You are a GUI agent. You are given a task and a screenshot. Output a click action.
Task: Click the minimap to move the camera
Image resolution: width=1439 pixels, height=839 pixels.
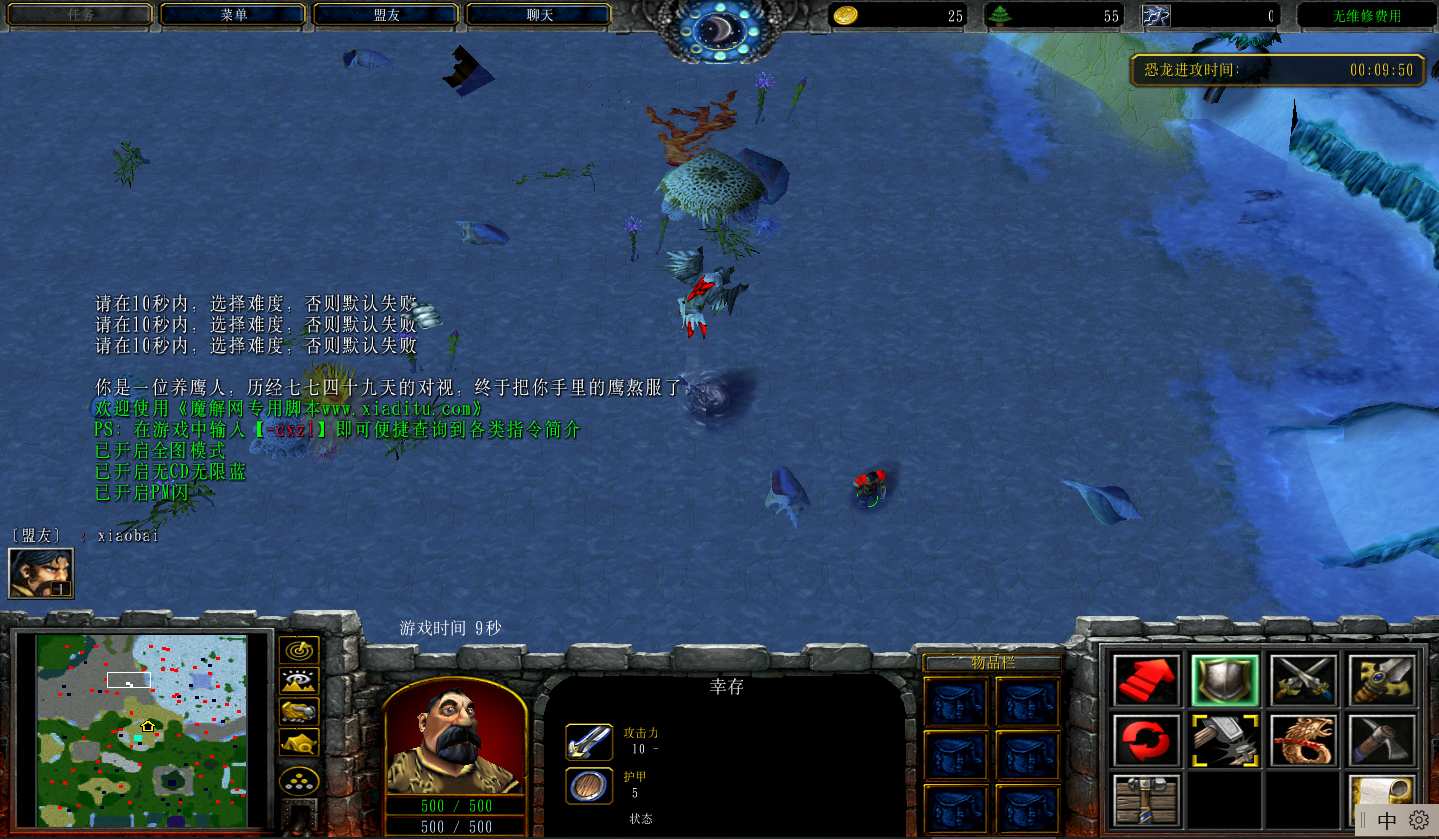141,732
